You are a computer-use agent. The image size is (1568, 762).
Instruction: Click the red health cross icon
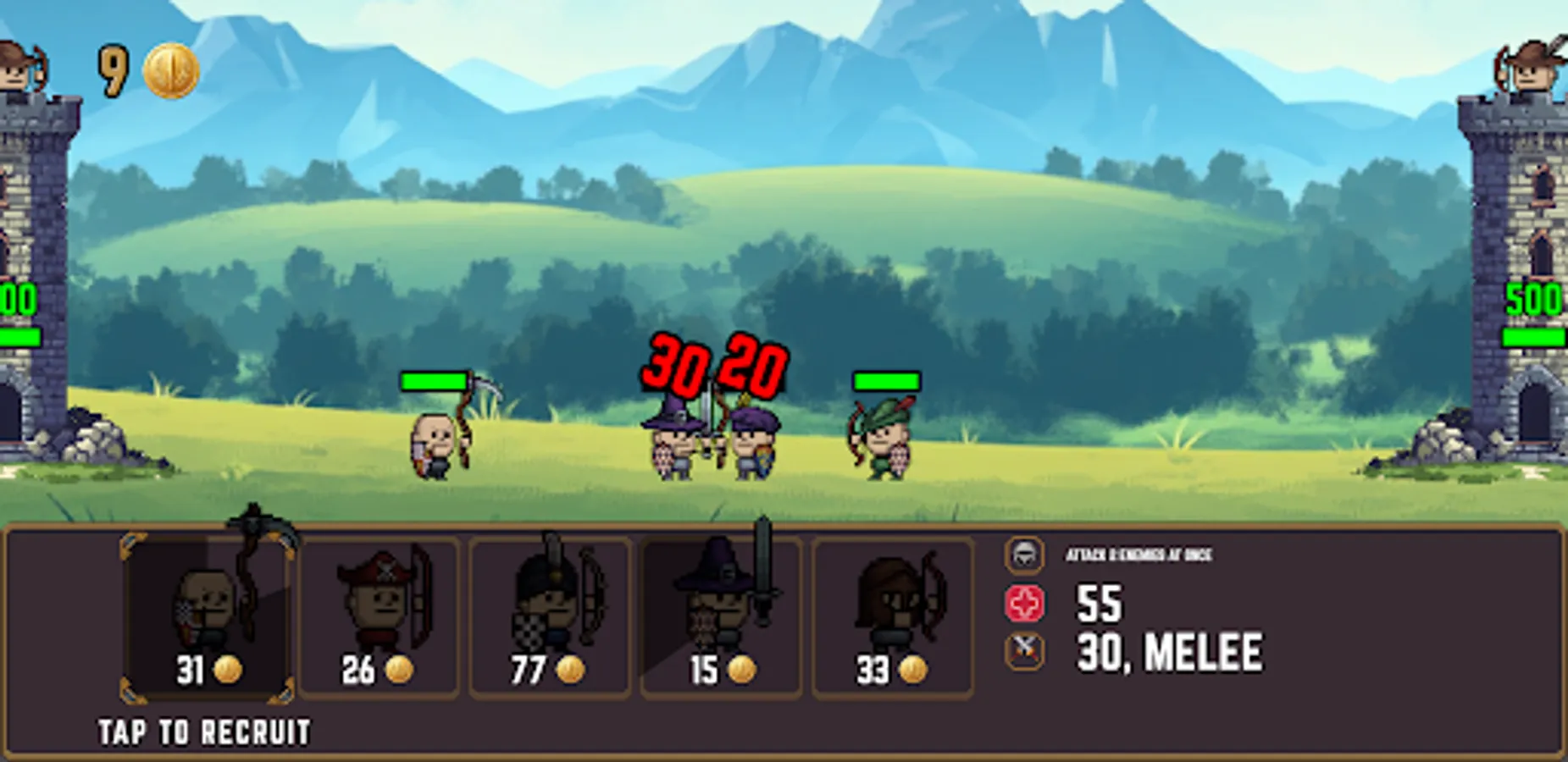(1026, 603)
